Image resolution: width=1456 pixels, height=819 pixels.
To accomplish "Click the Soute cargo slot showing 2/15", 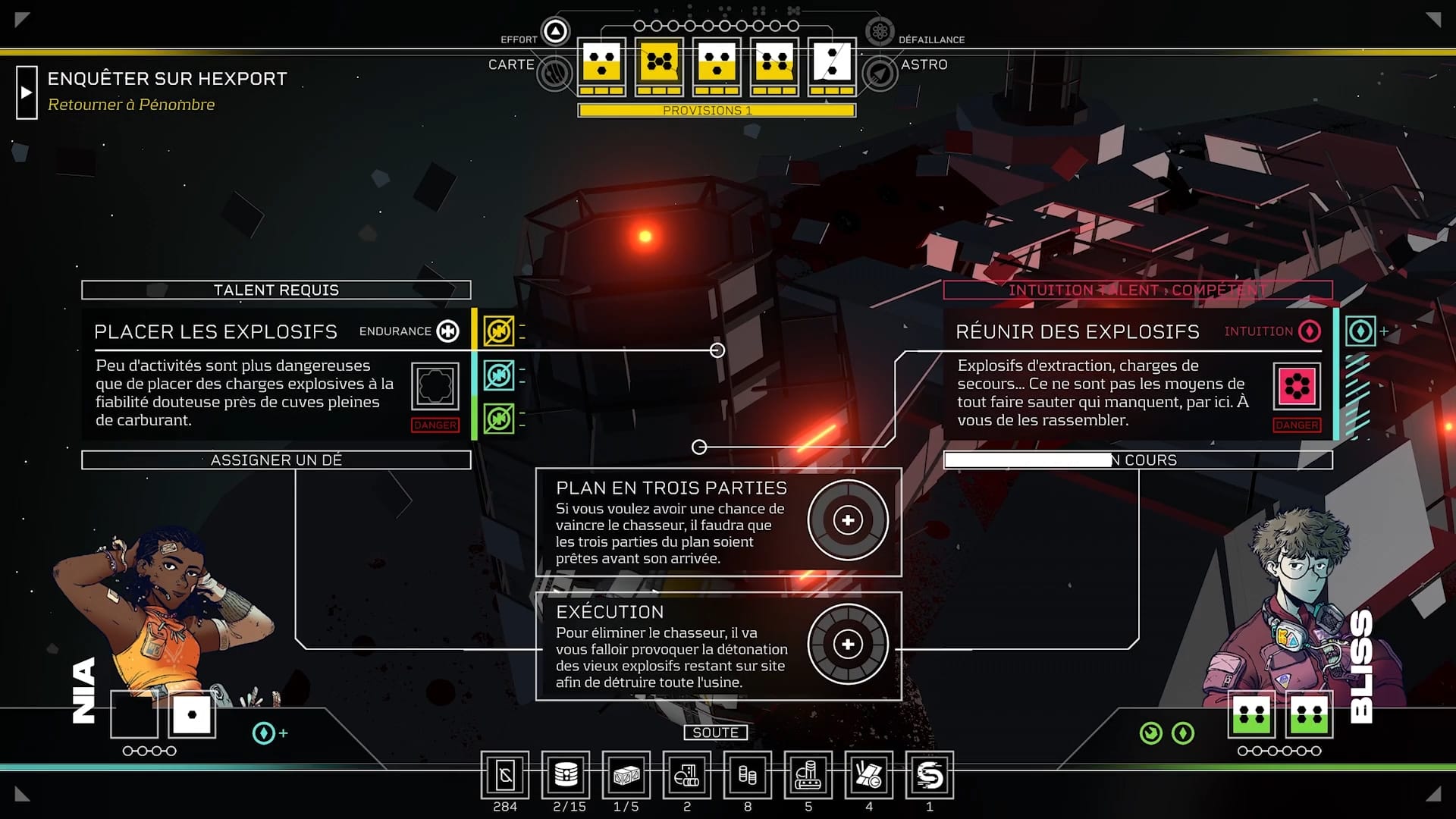I will 566,775.
